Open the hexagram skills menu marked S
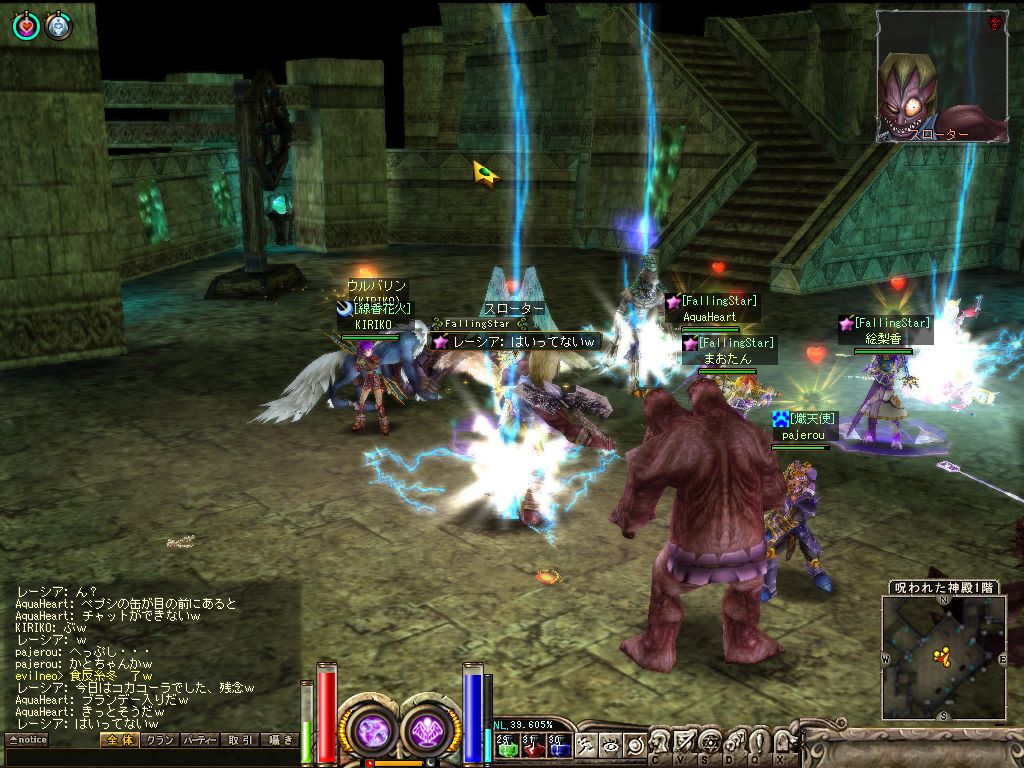The height and width of the screenshot is (768, 1024). pos(709,744)
